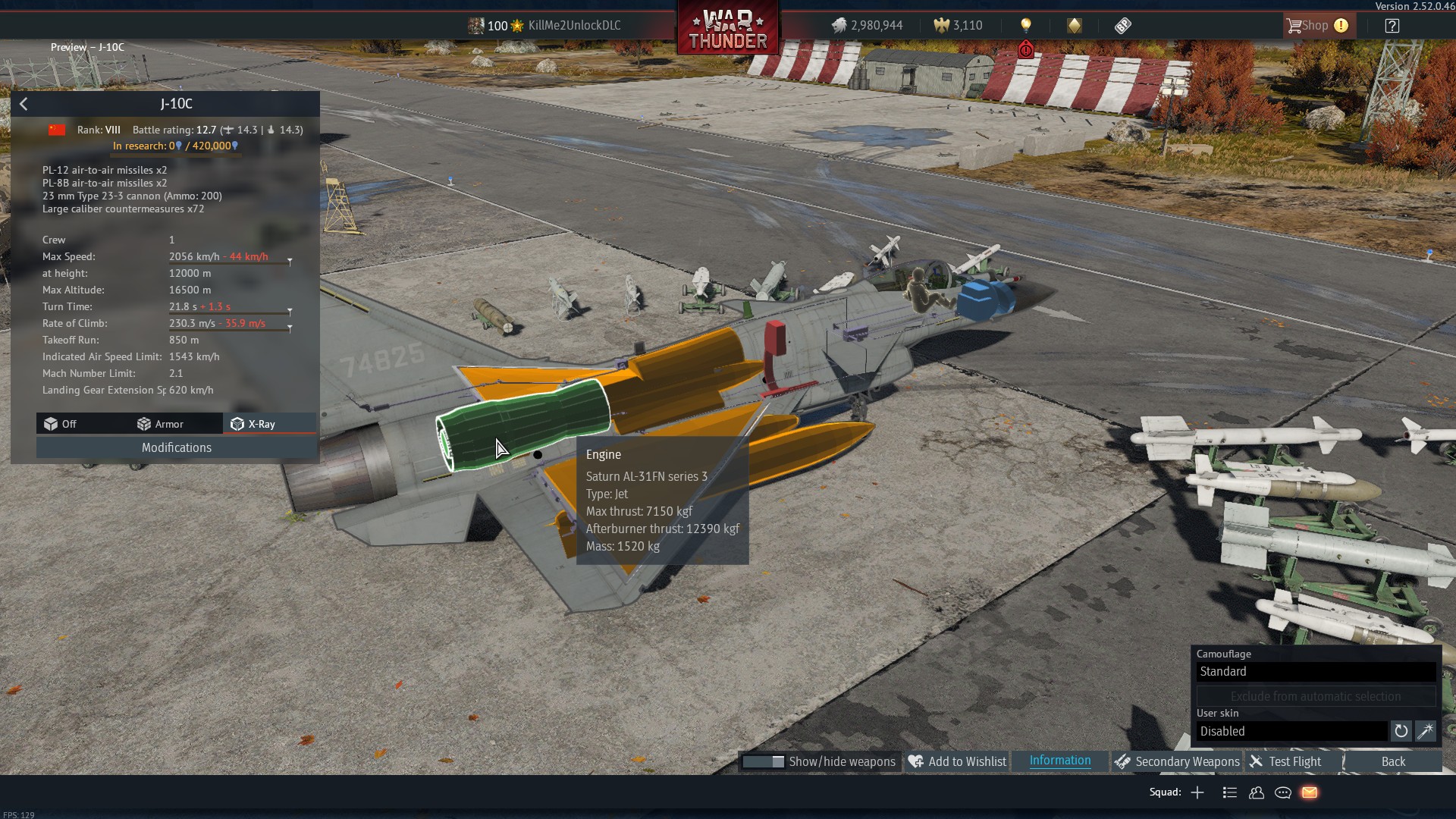
Task: Add a squad member with plus icon
Action: (x=1197, y=792)
